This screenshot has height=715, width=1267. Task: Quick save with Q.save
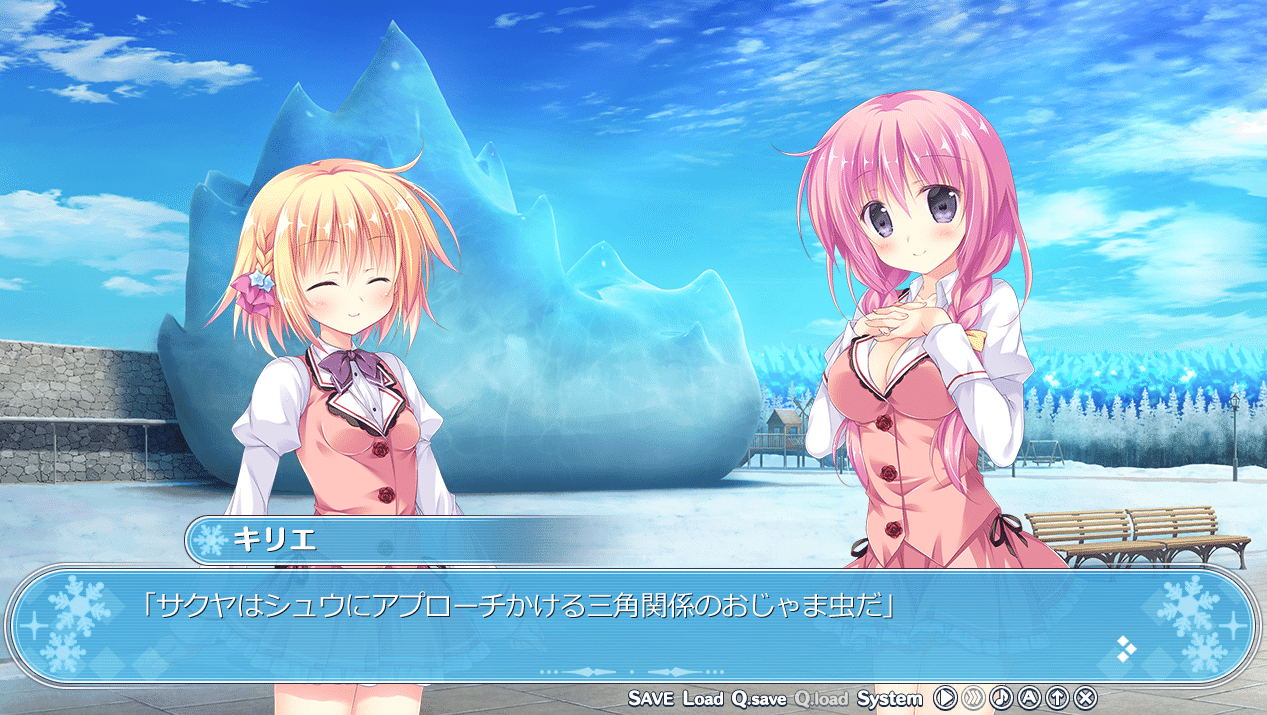[x=759, y=698]
